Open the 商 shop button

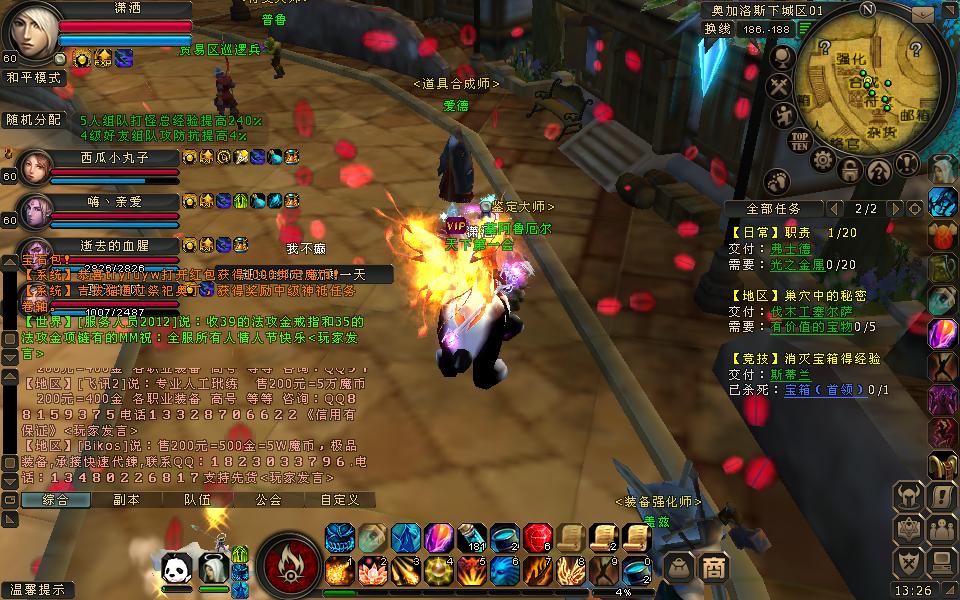pos(713,567)
